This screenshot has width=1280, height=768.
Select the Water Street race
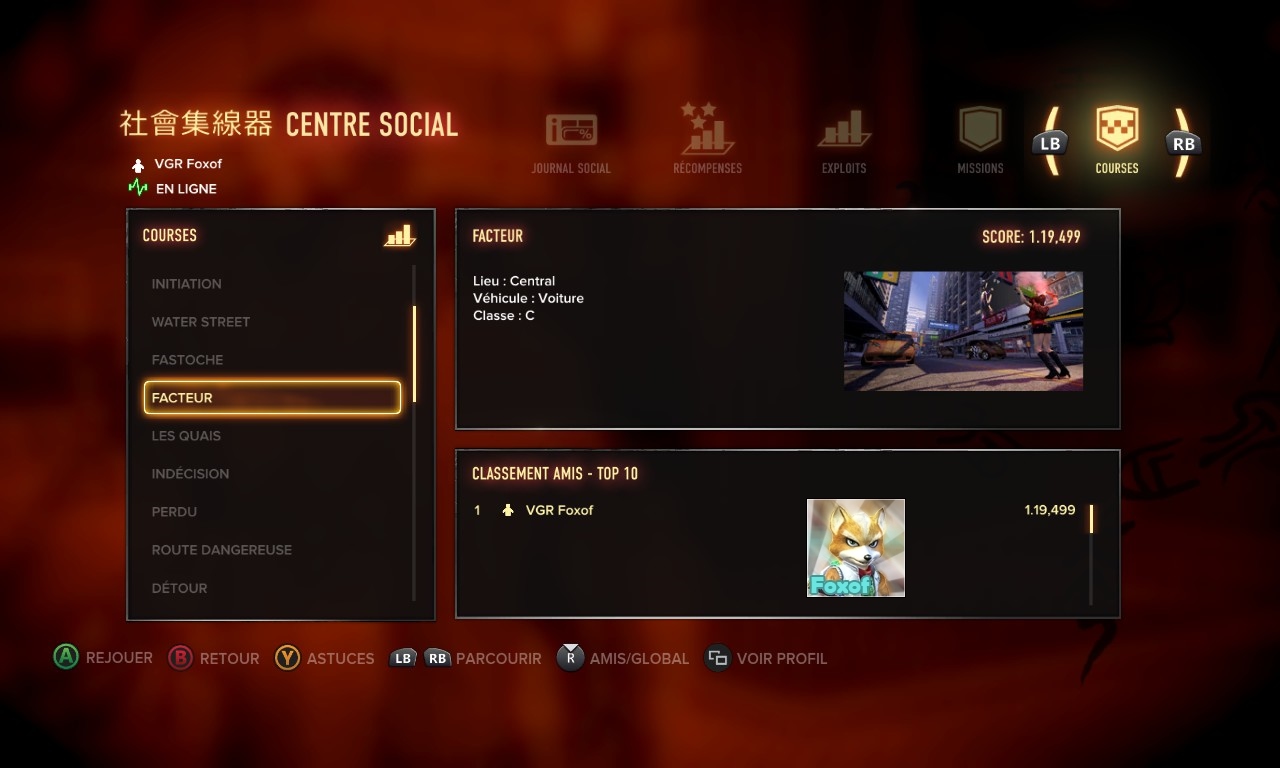pos(201,322)
